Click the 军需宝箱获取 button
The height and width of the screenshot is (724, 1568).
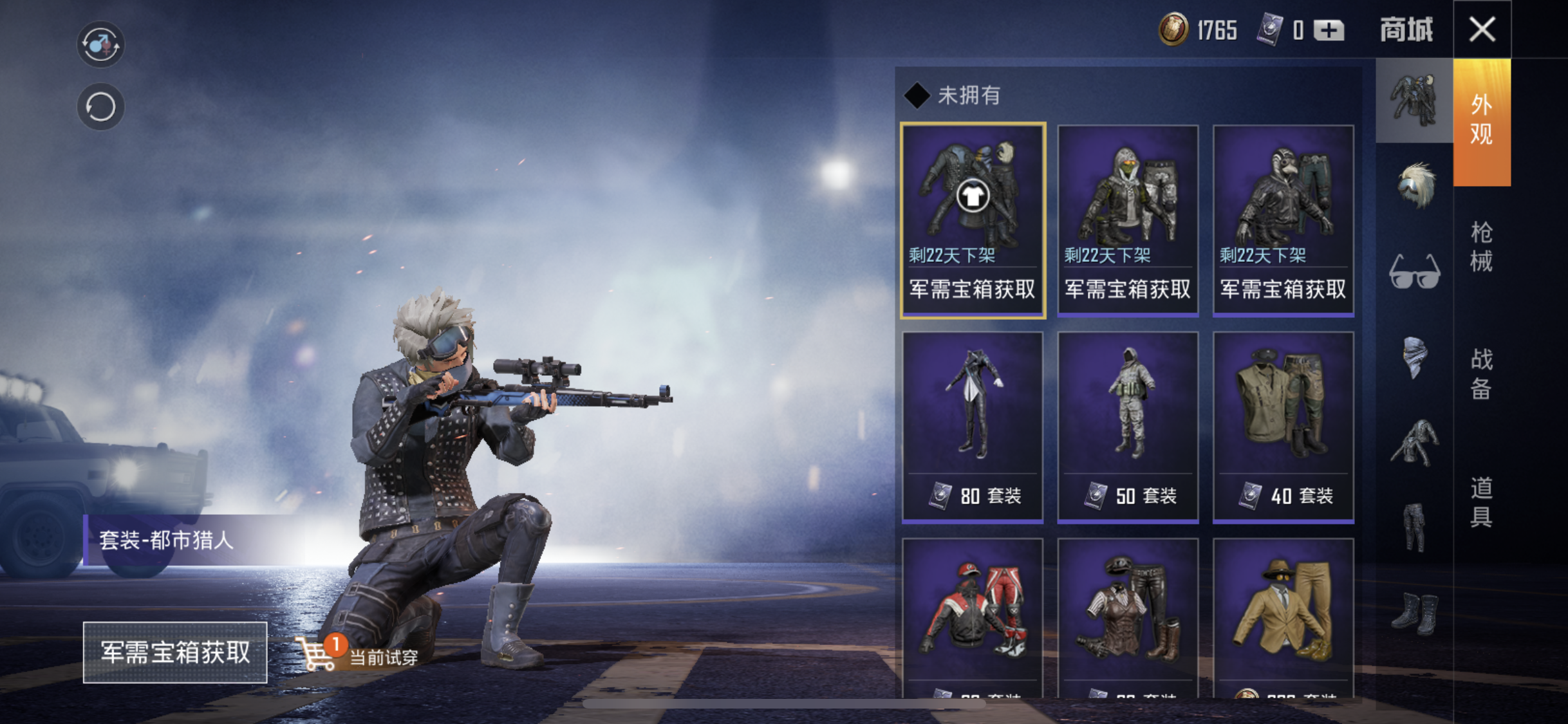(x=175, y=652)
